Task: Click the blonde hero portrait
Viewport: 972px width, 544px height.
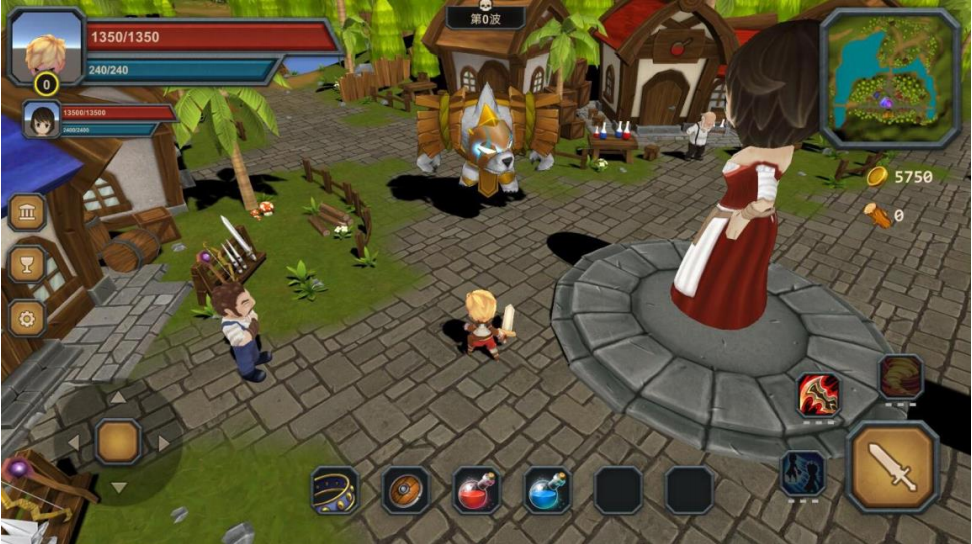Action: coord(46,47)
